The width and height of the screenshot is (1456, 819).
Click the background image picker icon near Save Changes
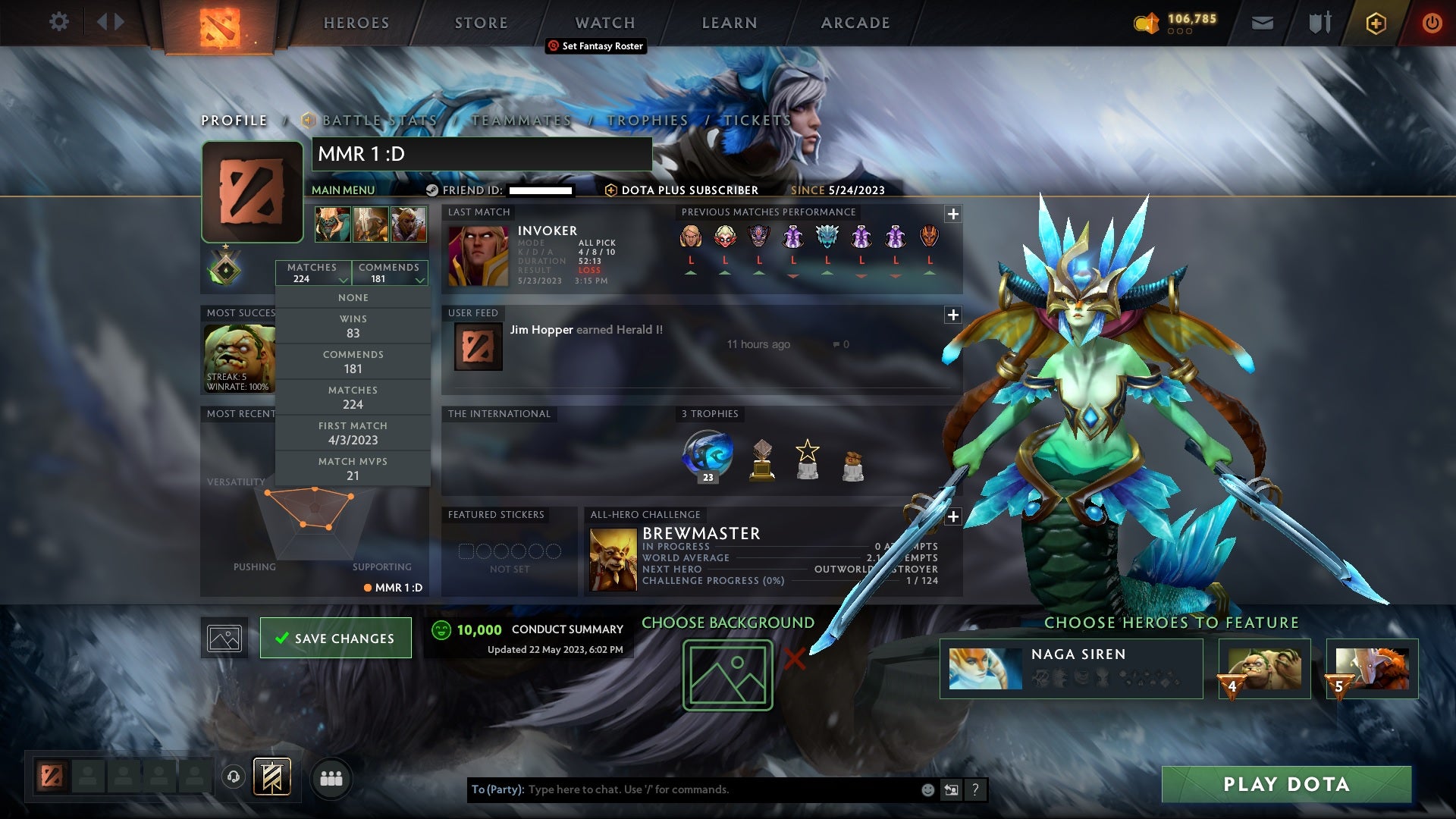click(x=224, y=638)
